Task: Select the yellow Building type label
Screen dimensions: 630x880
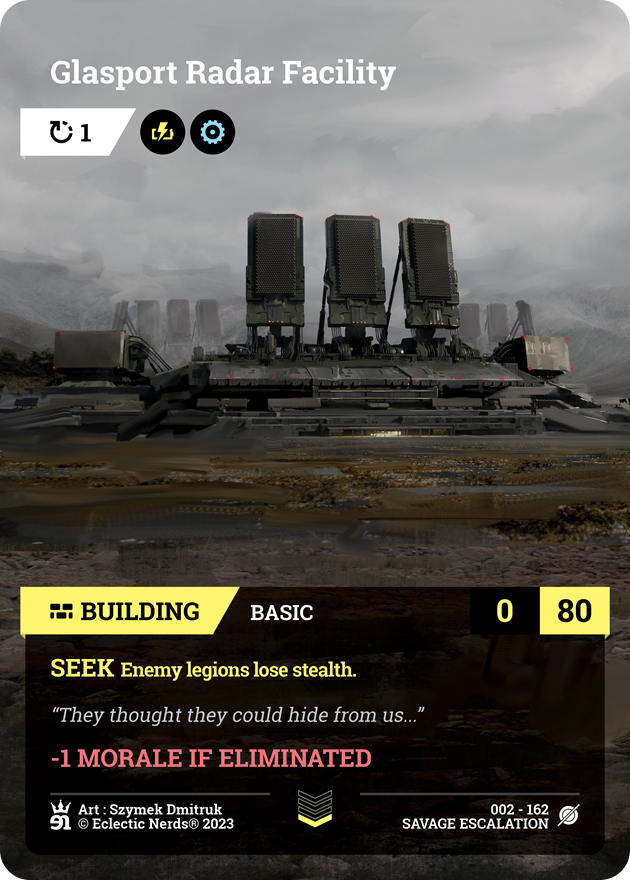Action: coord(126,612)
